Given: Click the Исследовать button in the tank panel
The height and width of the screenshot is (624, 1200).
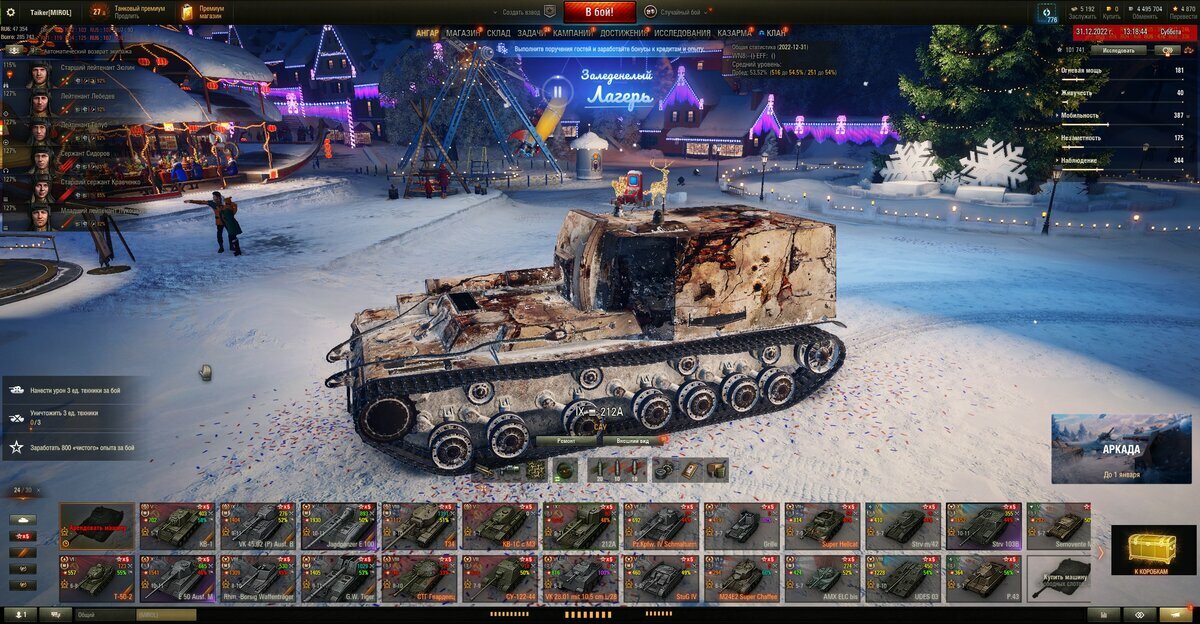Looking at the screenshot, I should point(1119,49).
